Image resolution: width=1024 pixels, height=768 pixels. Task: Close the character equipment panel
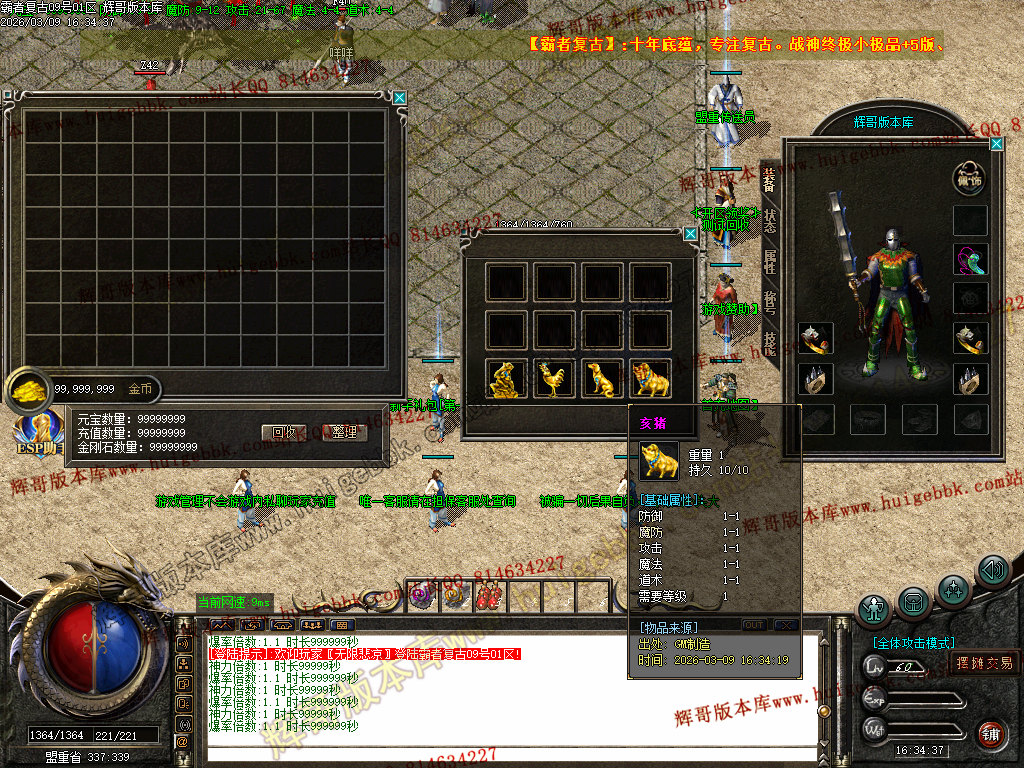(x=996, y=144)
